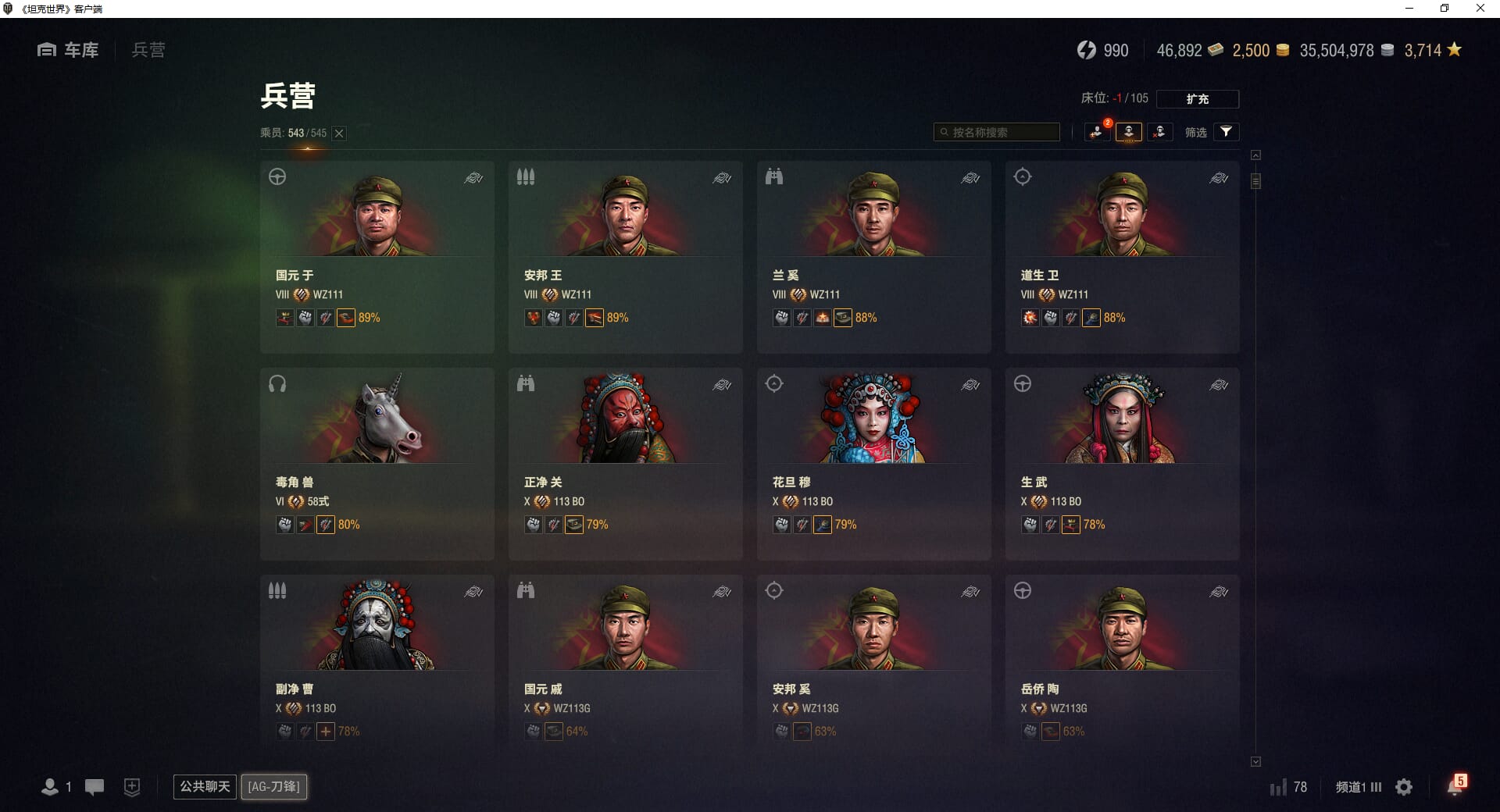Viewport: 1500px width, 812px height.
Task: Go back to the 车库 garage
Action: [69, 50]
